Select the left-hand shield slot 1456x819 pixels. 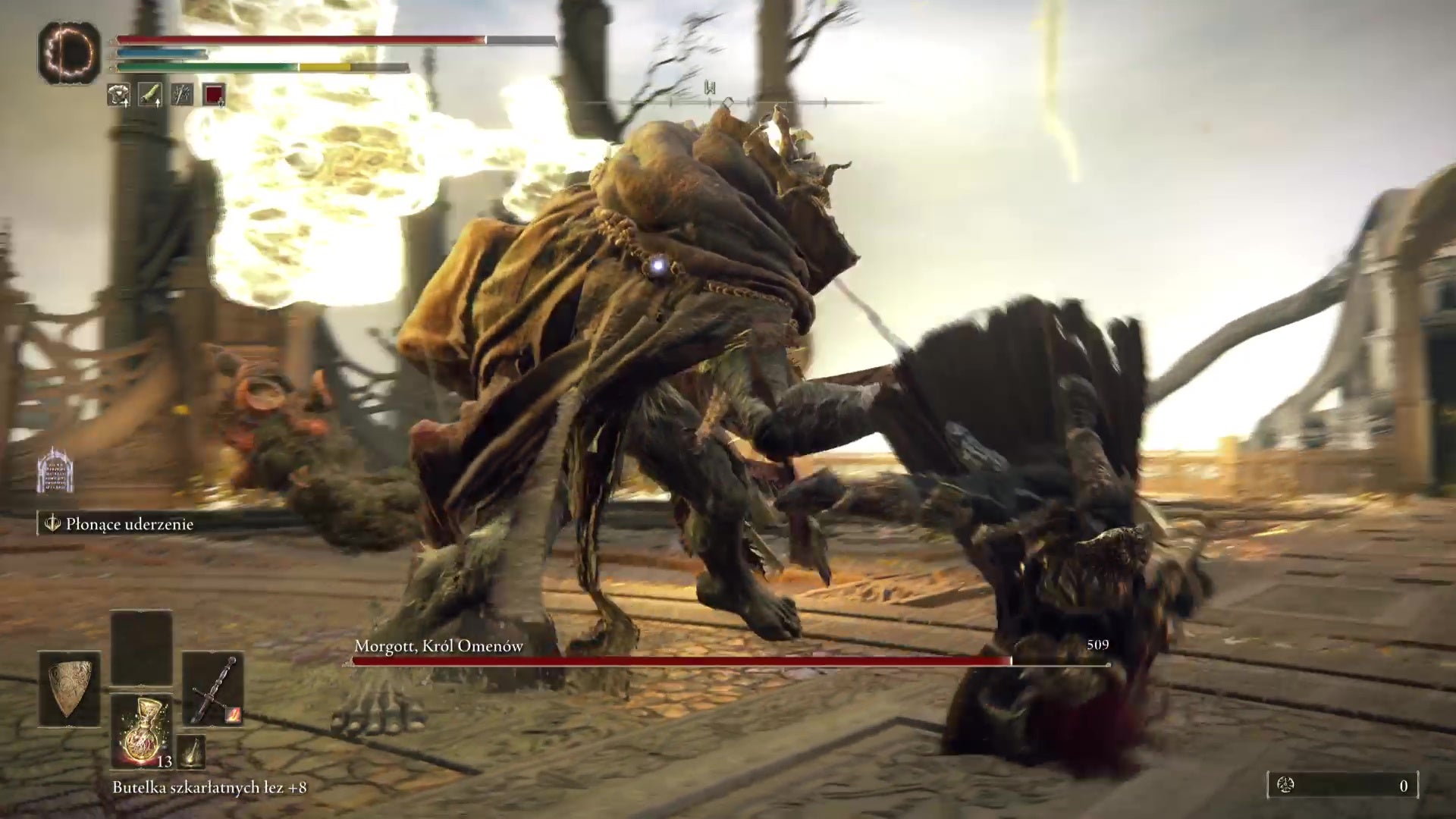[x=70, y=689]
